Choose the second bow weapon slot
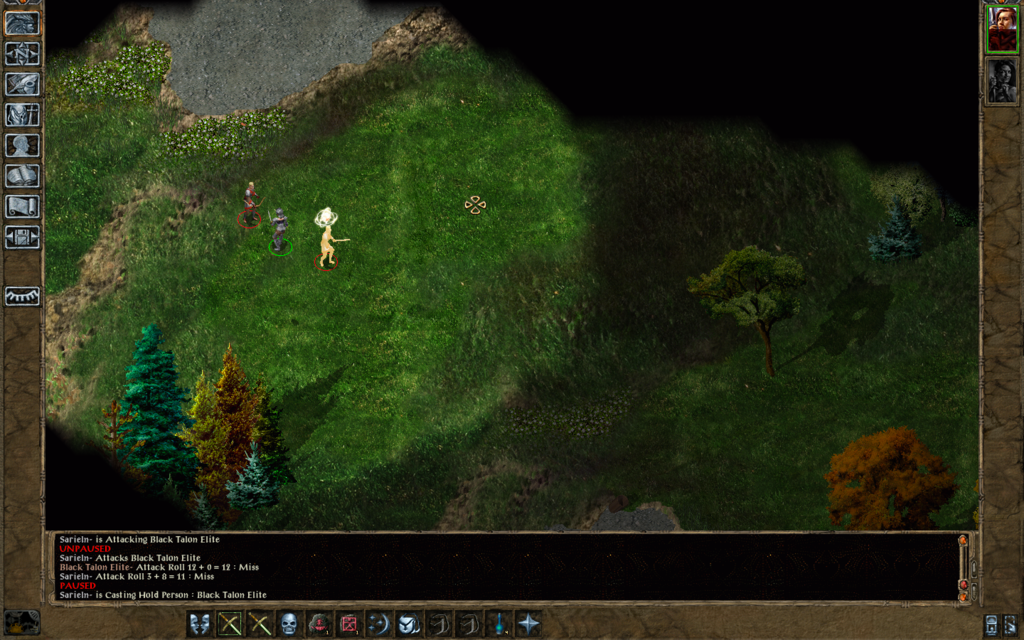The width and height of the screenshot is (1024, 640). tap(260, 624)
